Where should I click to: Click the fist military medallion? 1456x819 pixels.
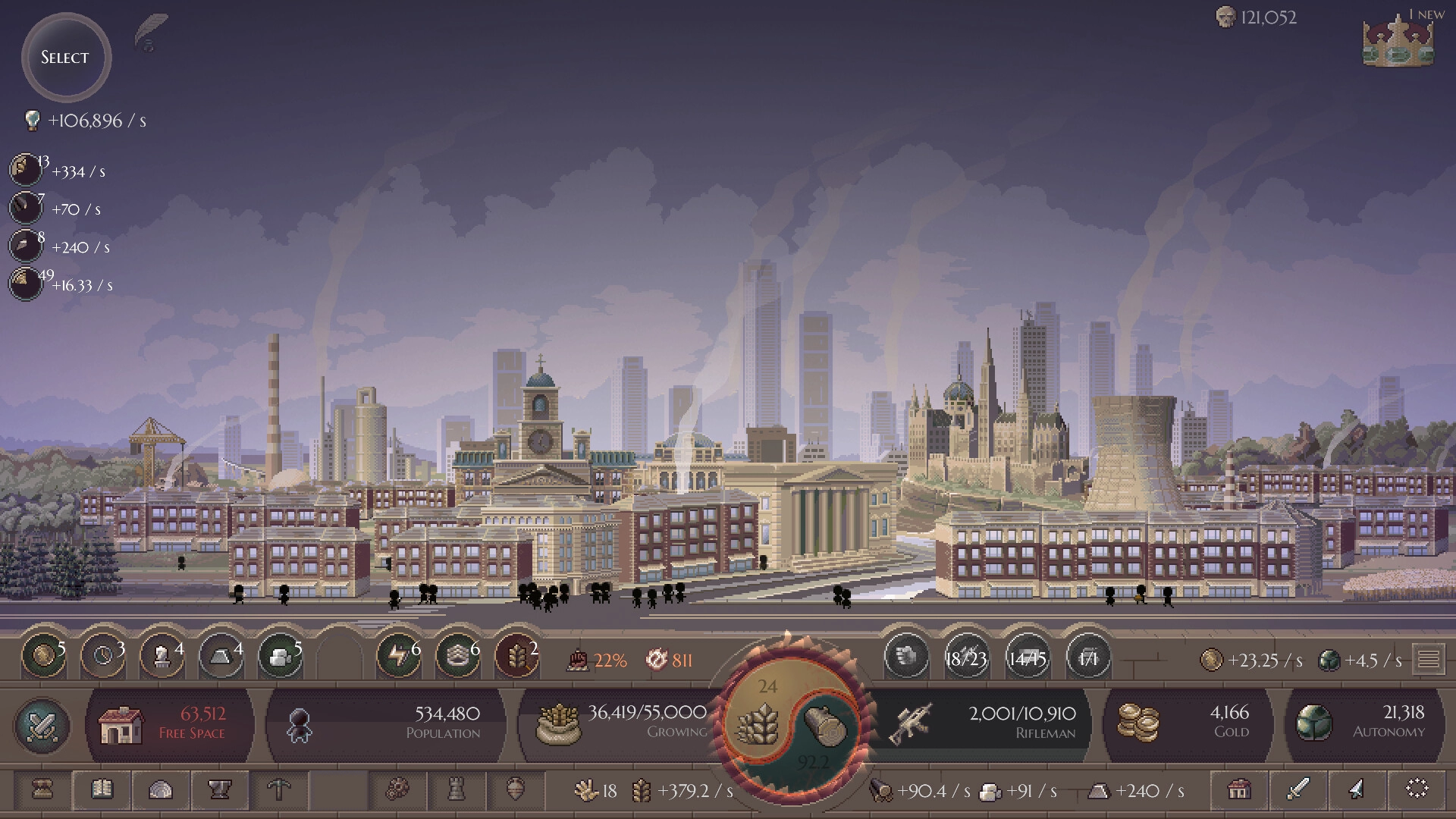(907, 656)
